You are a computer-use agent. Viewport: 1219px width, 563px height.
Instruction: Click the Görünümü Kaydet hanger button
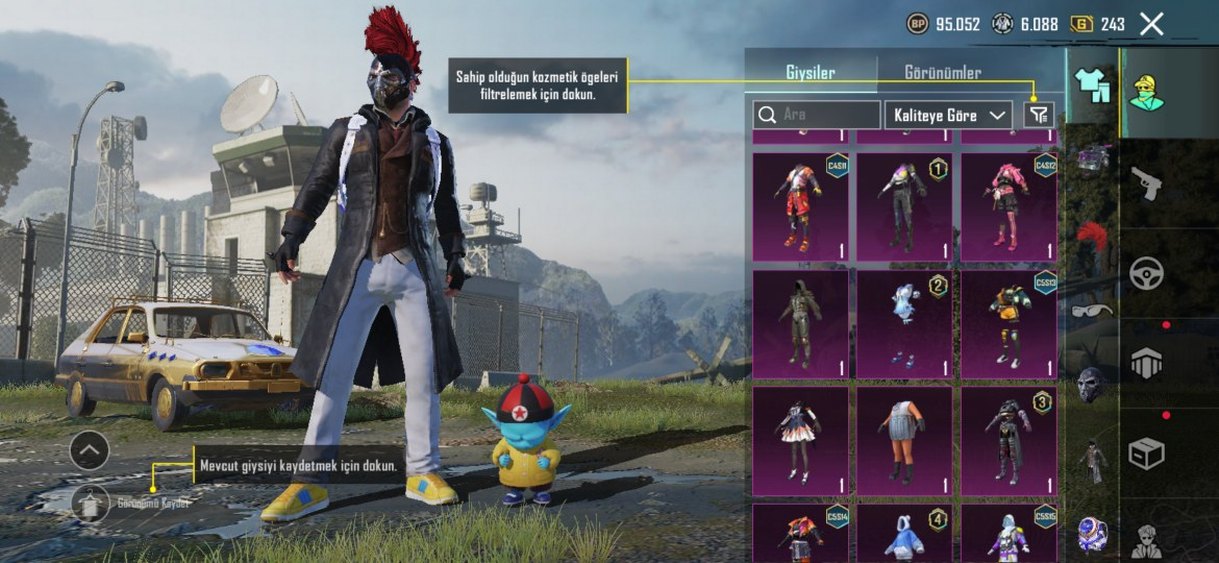point(90,502)
